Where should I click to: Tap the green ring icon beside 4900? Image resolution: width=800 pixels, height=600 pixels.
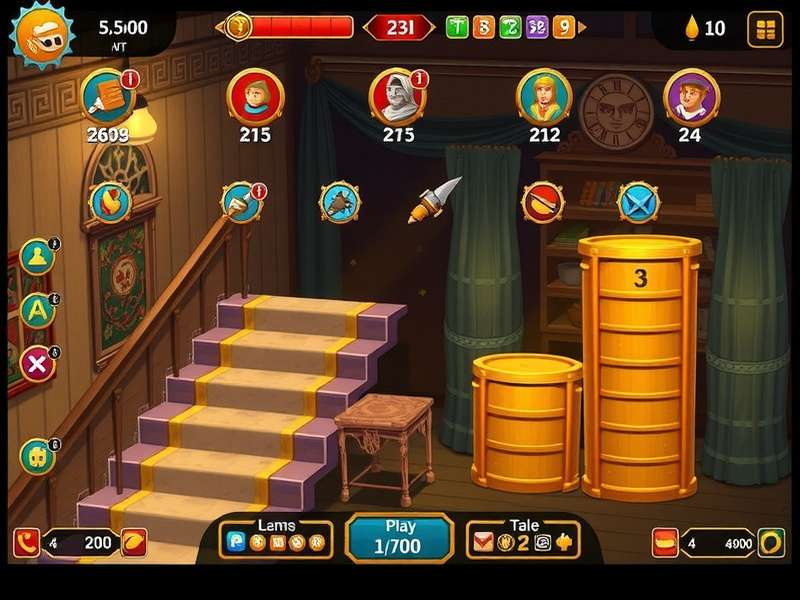770,543
